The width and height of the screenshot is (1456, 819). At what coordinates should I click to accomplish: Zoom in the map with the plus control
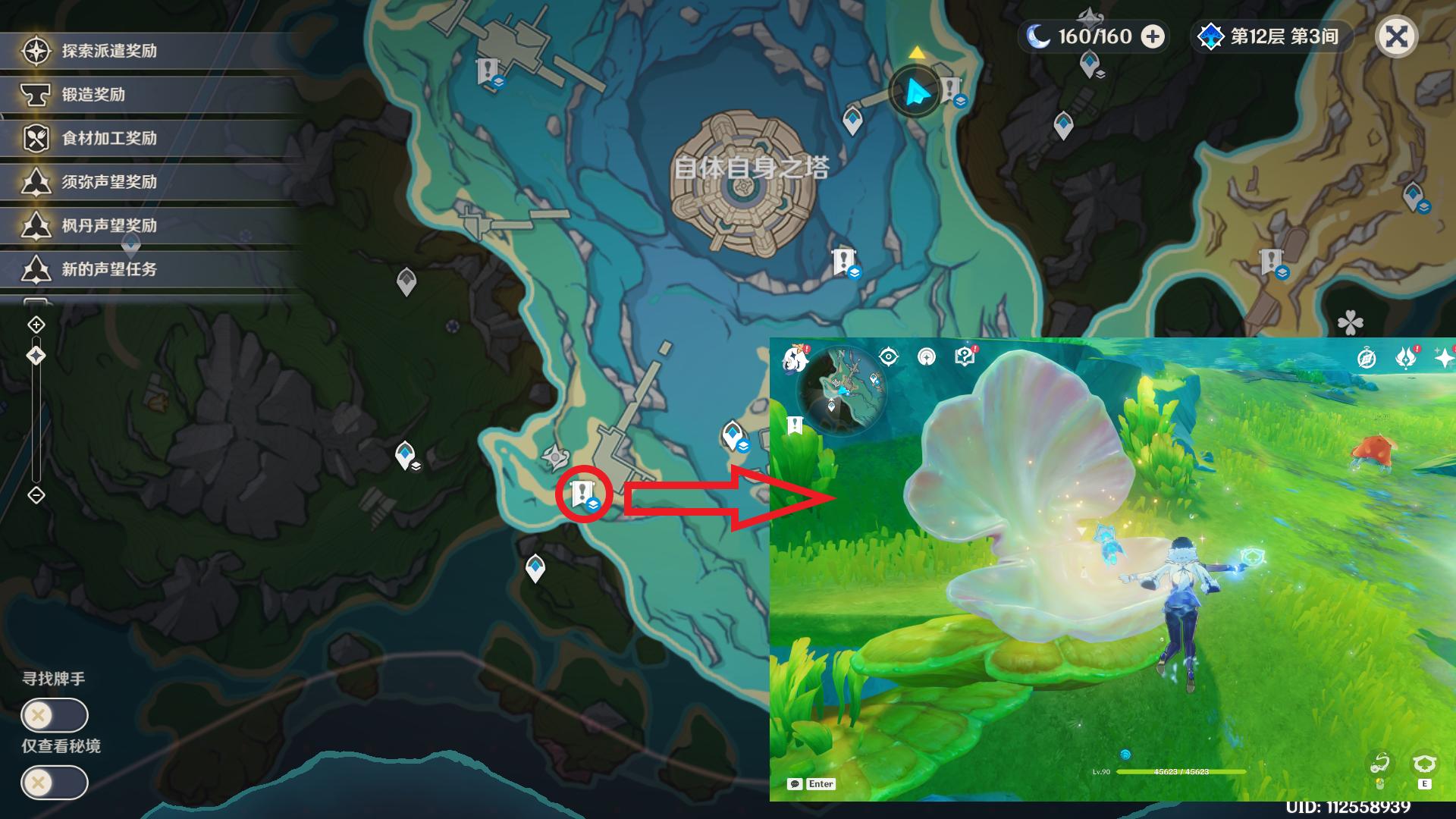[x=36, y=325]
